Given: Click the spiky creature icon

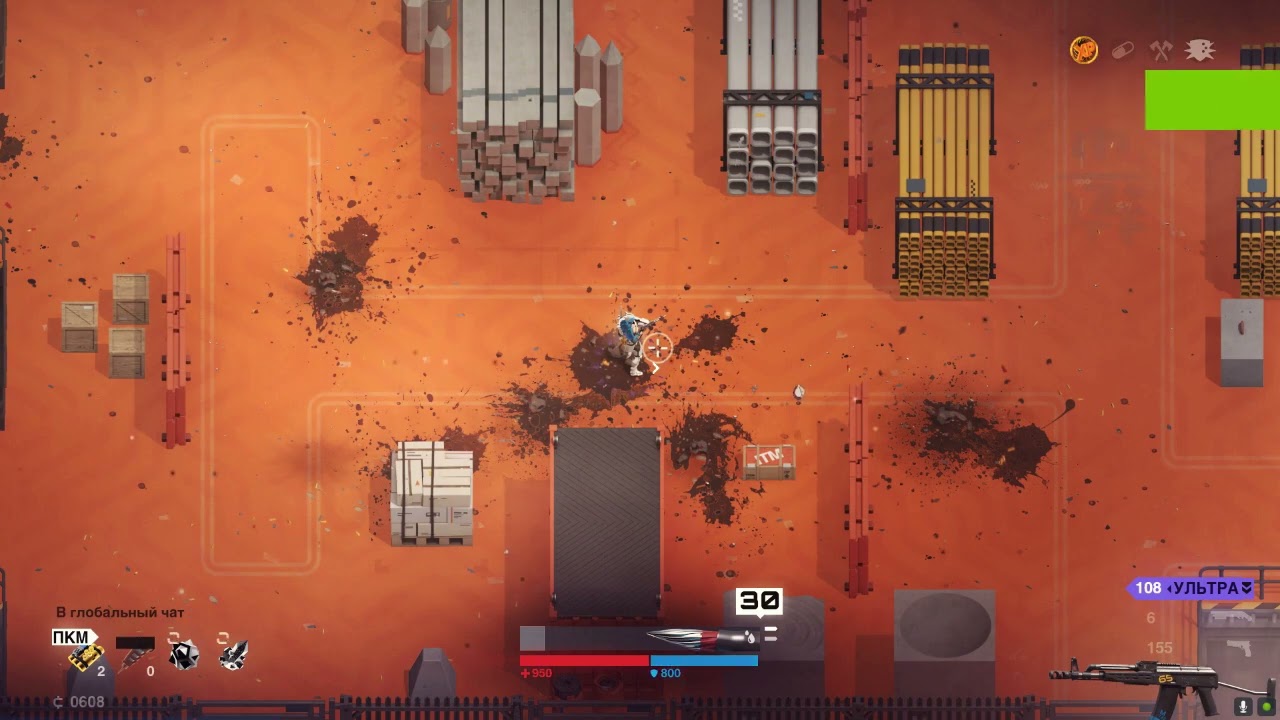Looking at the screenshot, I should click(1199, 50).
